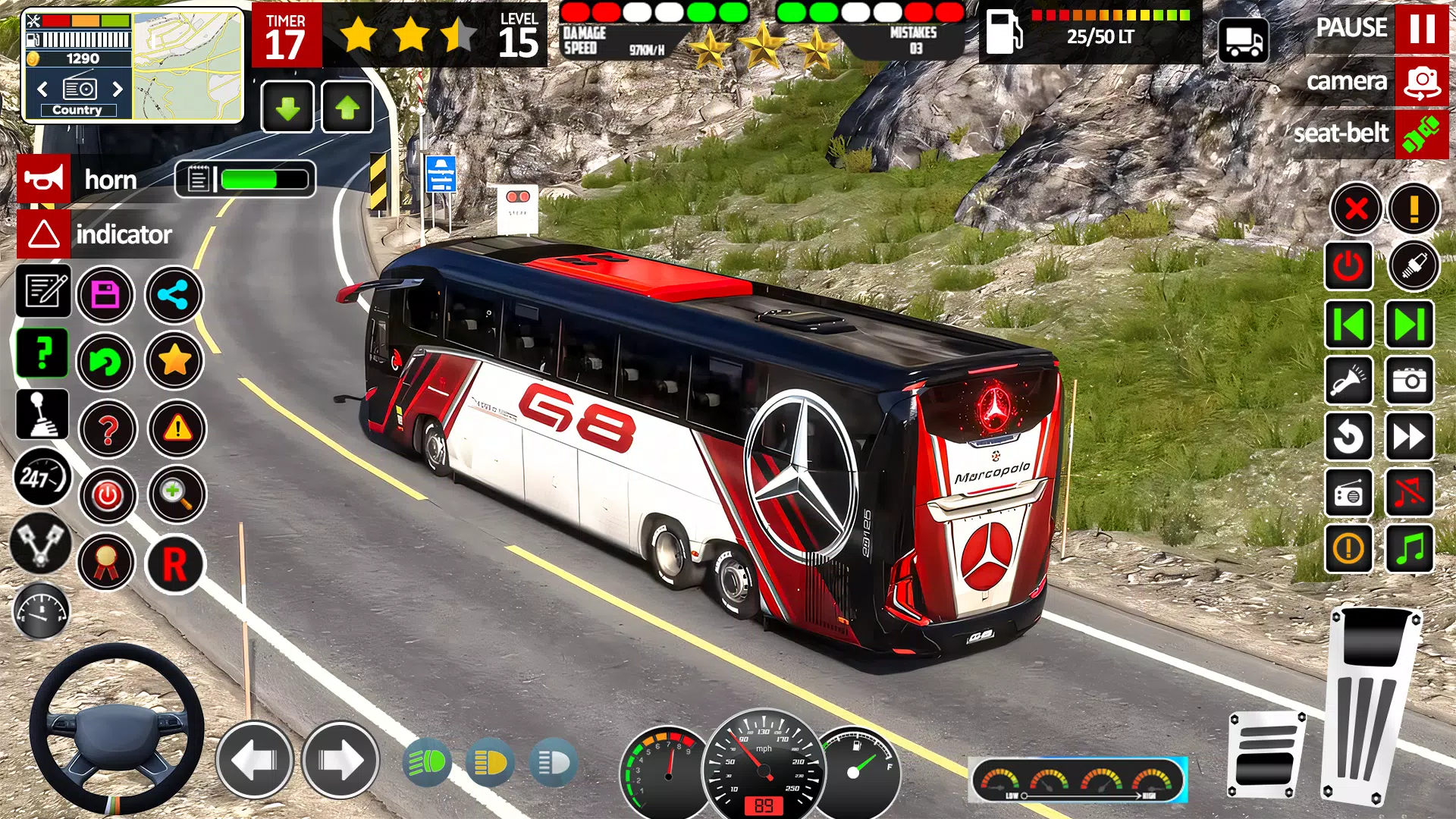Viewport: 1456px width, 819px height.
Task: Select the gear shifter icon
Action: [43, 415]
